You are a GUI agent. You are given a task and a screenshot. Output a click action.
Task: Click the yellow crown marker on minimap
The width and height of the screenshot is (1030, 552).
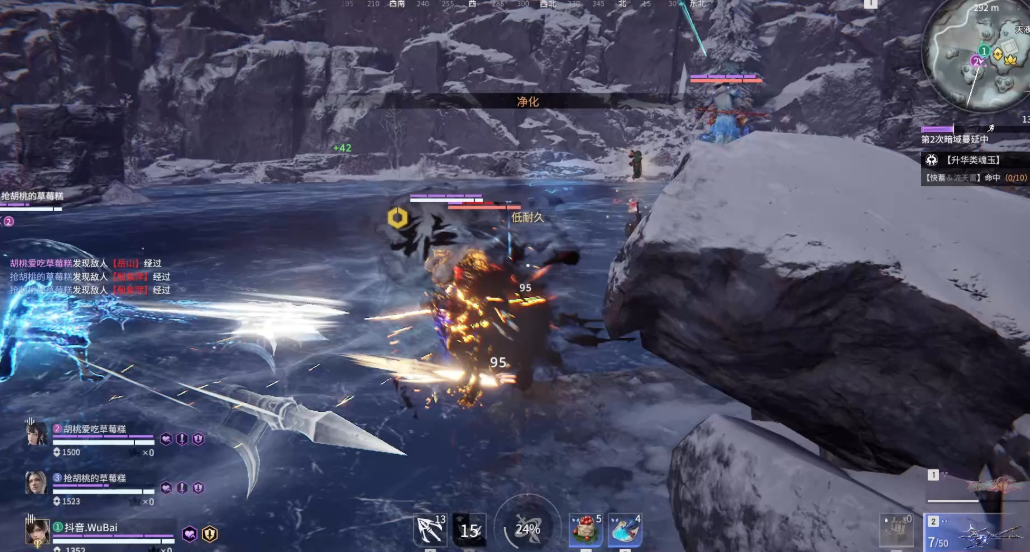1009,59
